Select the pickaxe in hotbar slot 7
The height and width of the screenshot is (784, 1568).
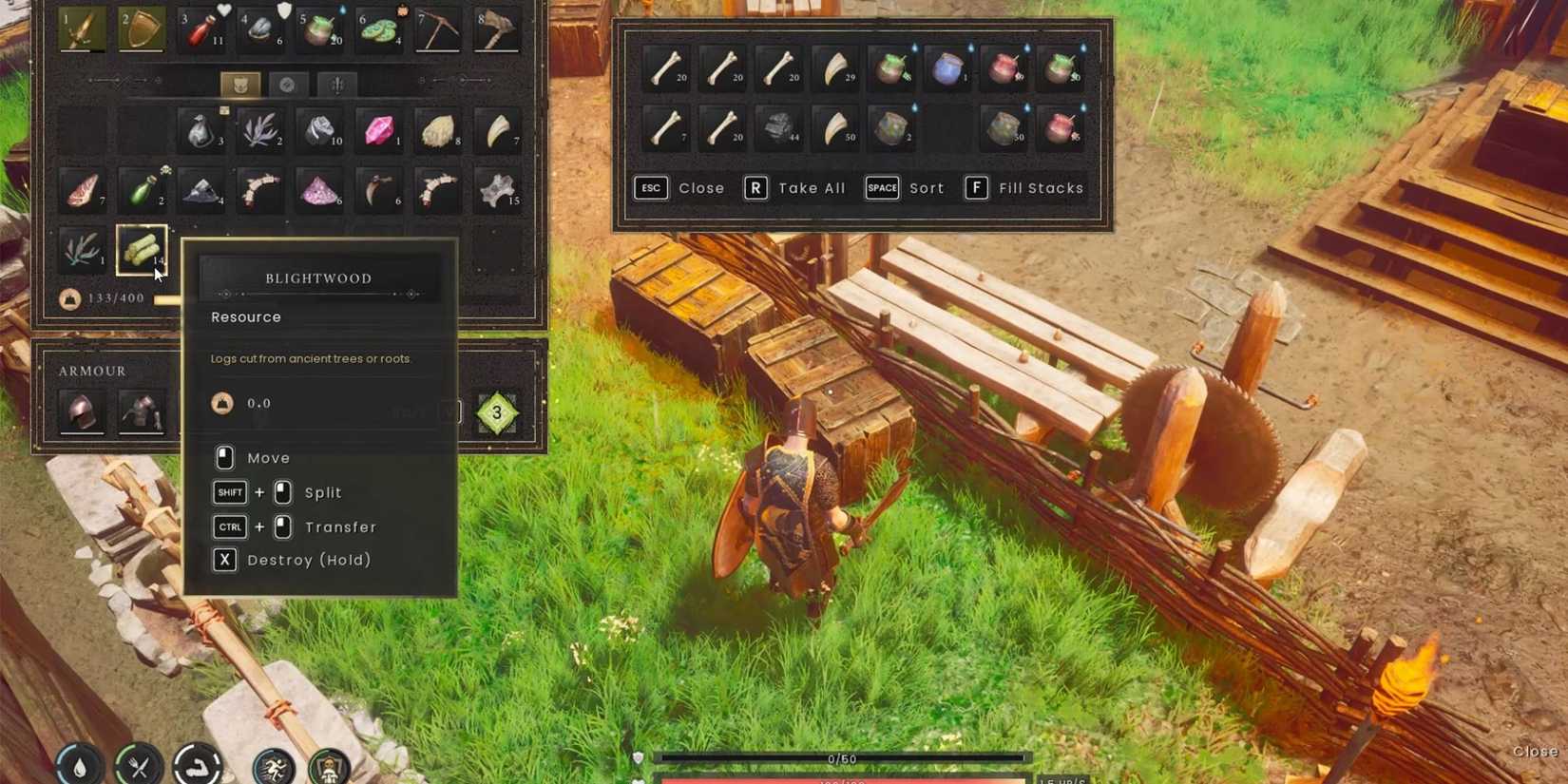pyautogui.click(x=438, y=29)
